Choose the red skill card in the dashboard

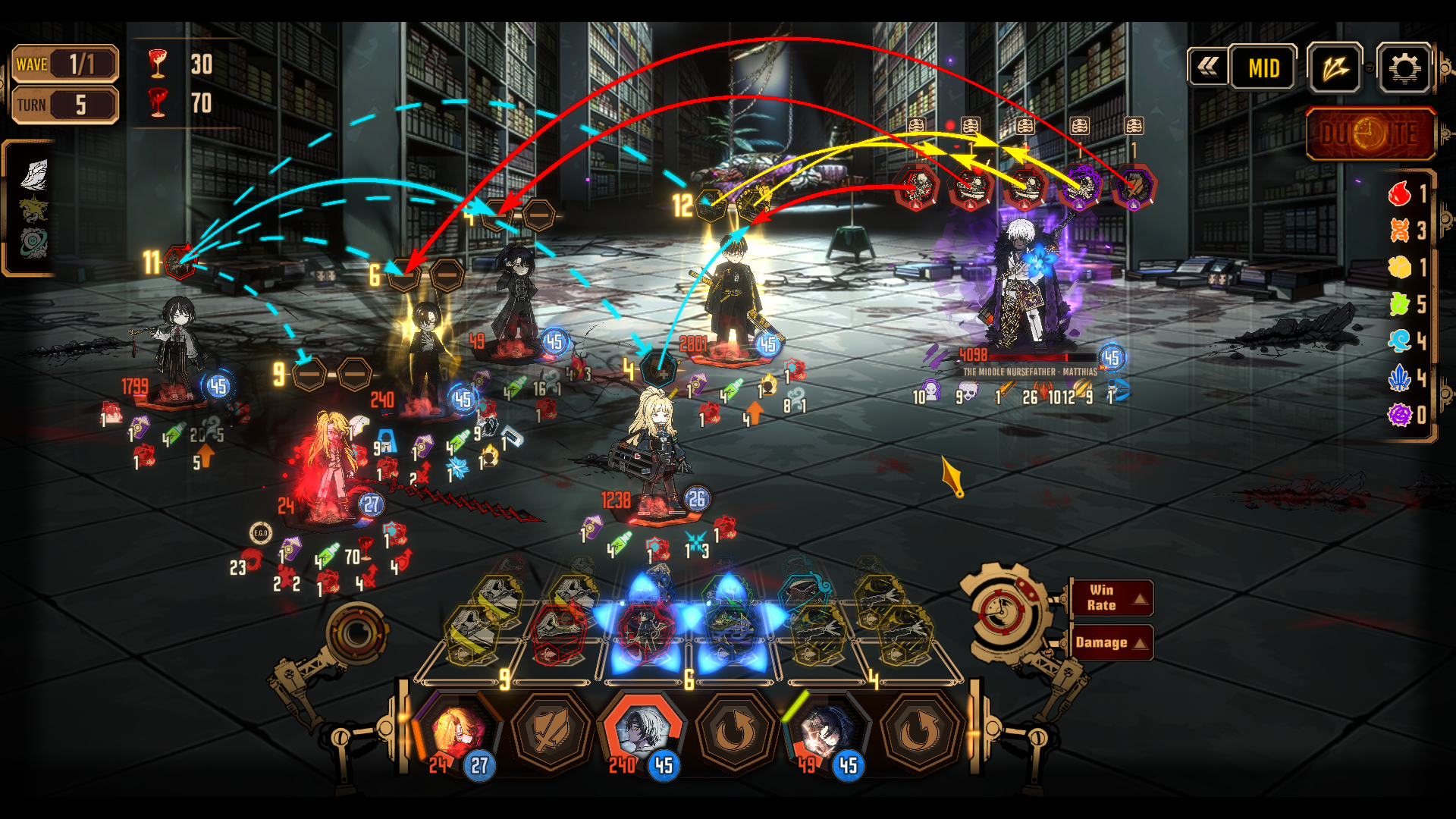(559, 631)
